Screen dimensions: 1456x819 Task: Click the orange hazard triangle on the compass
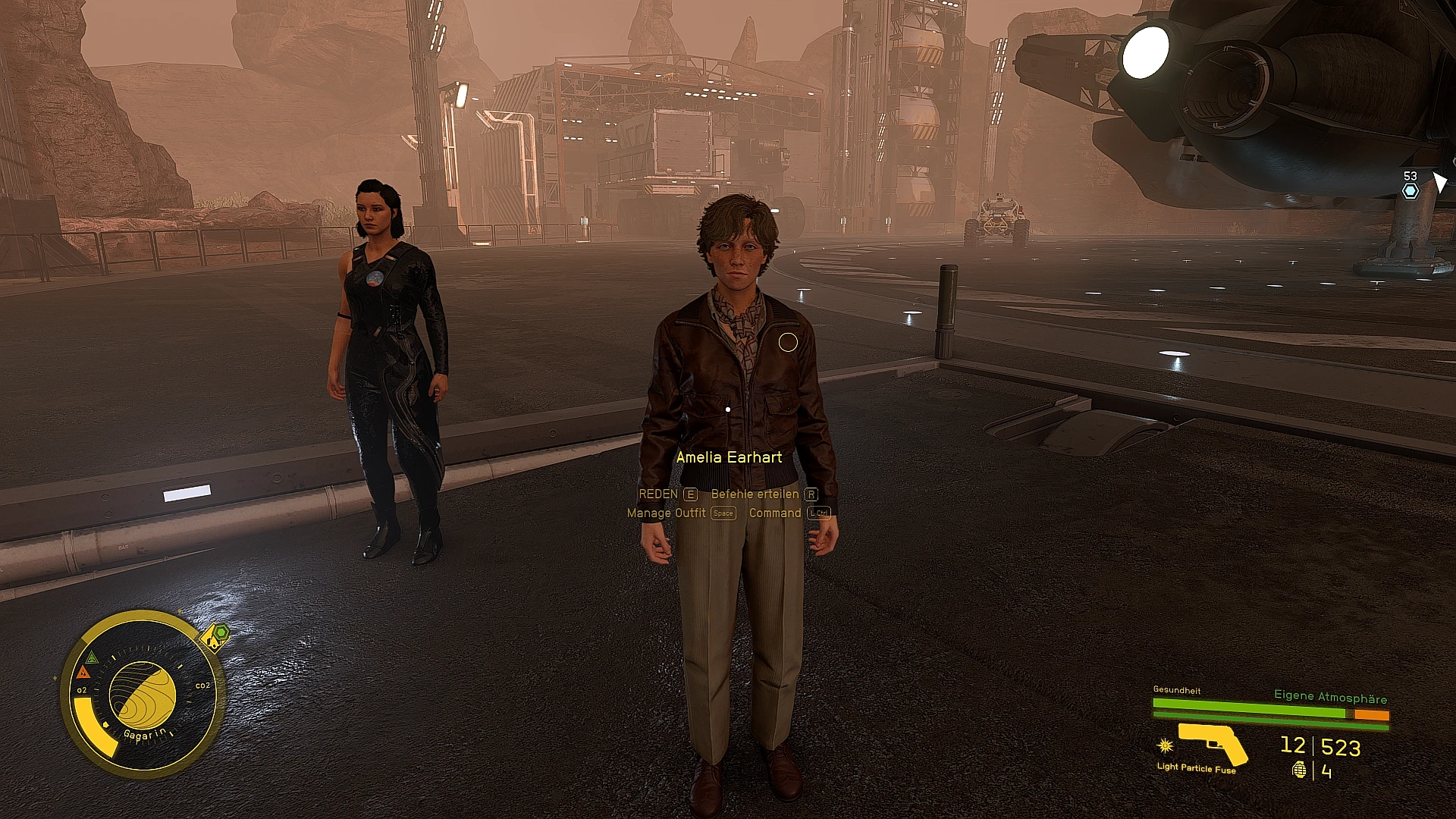point(83,673)
